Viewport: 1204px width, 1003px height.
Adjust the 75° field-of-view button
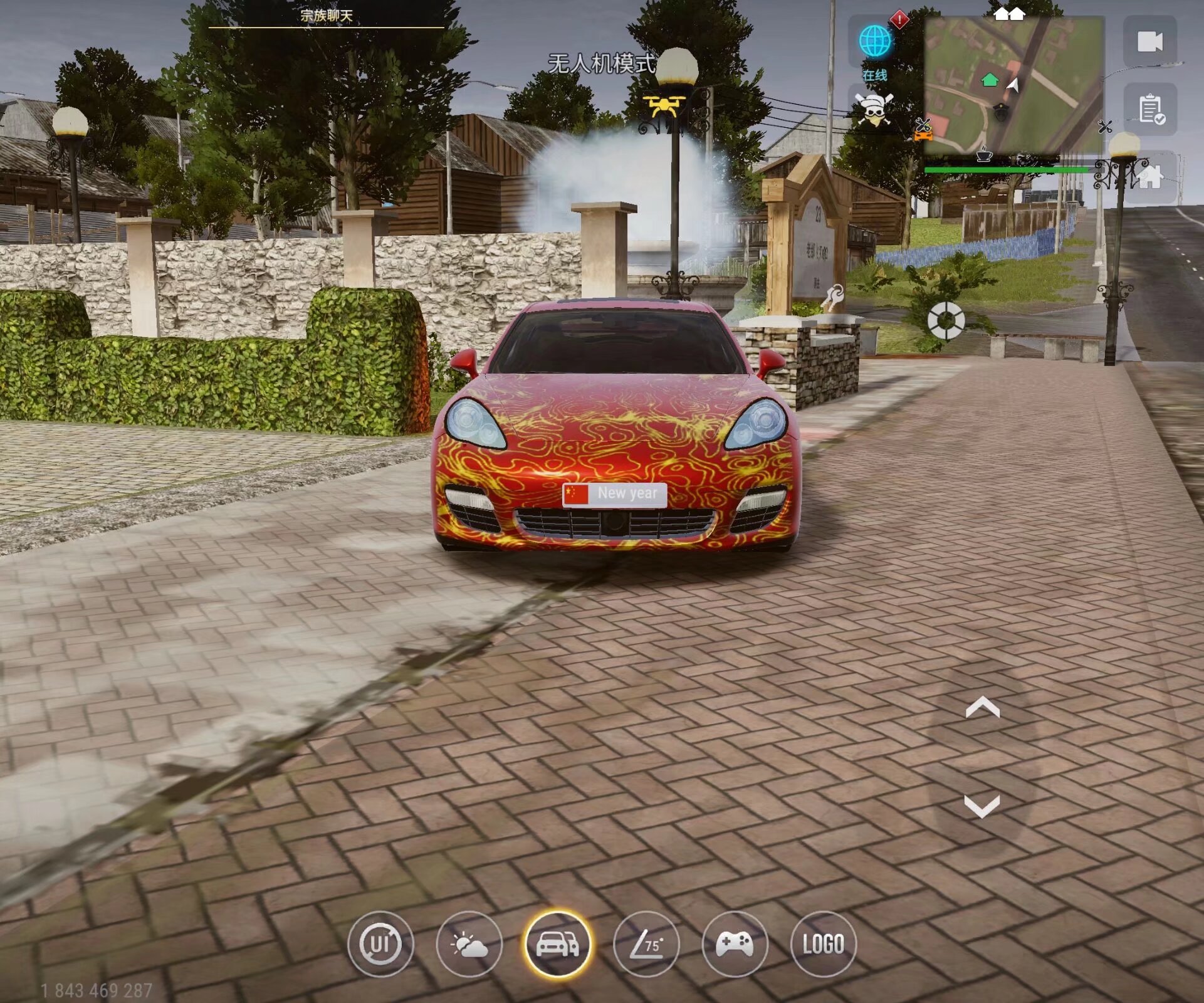click(646, 944)
